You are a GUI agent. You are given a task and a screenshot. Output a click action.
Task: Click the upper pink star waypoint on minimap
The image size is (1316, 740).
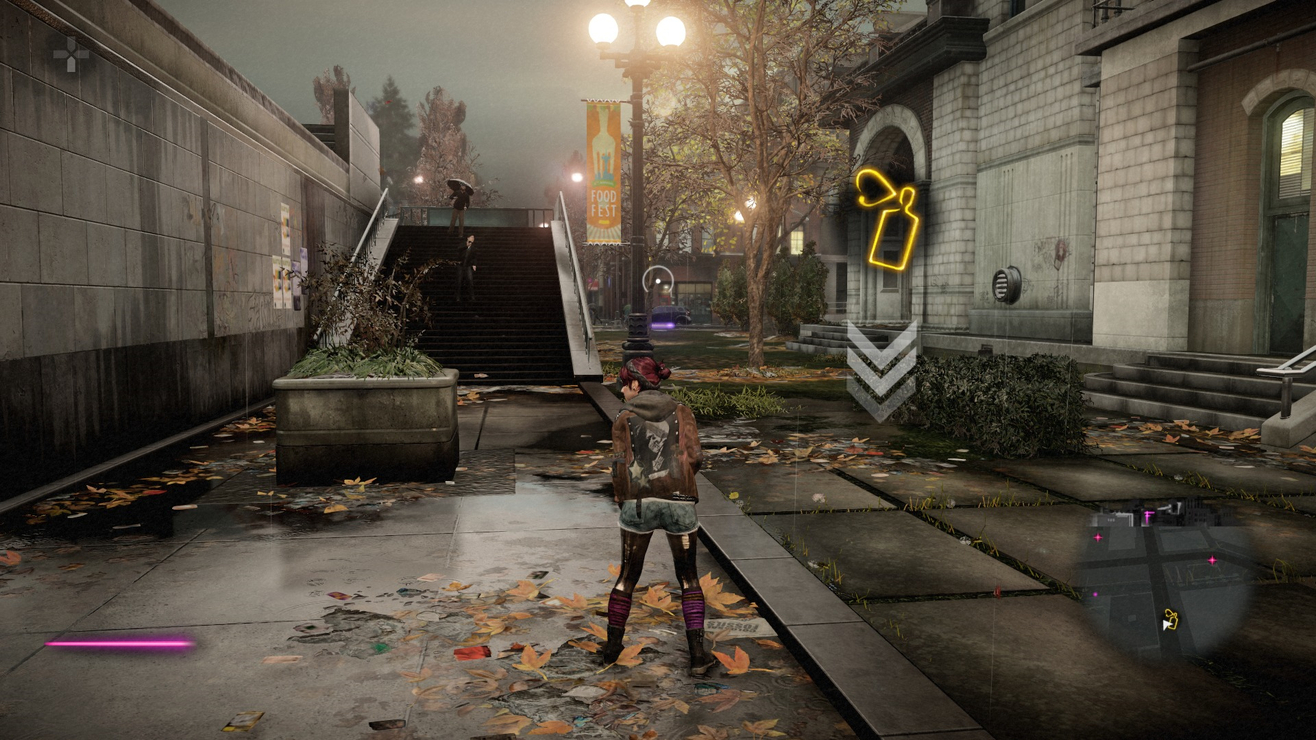pyautogui.click(x=1099, y=537)
